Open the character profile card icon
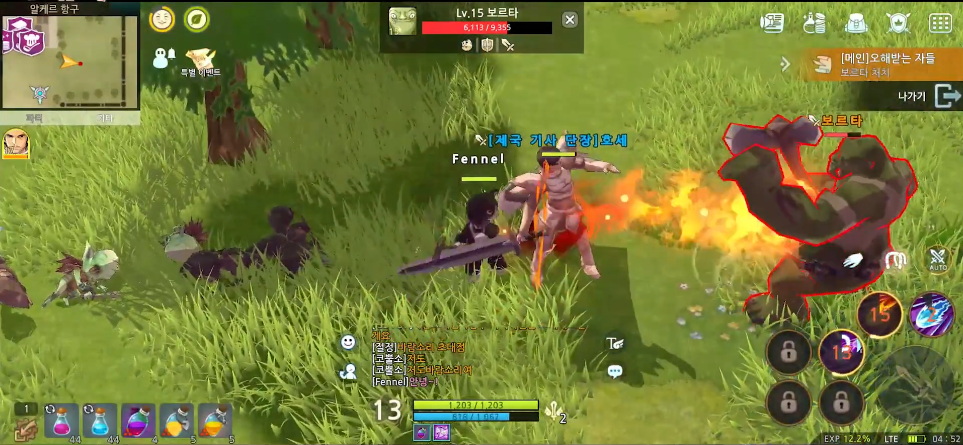 pyautogui.click(x=771, y=22)
